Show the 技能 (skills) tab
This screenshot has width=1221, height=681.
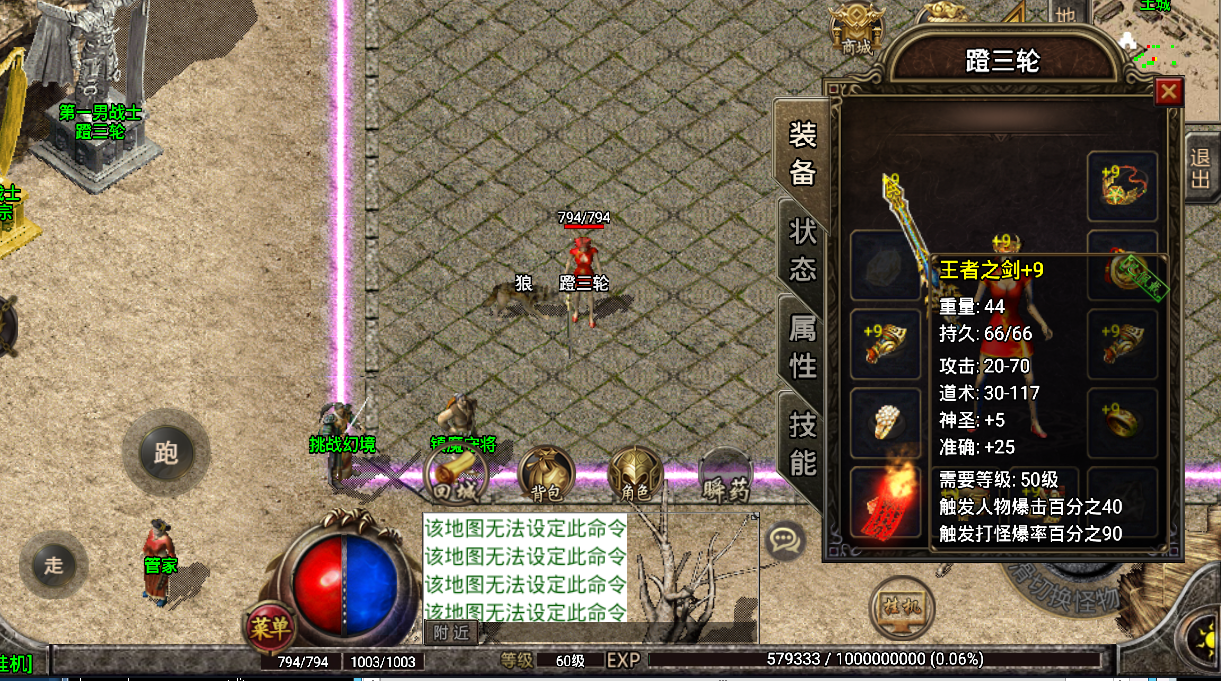click(803, 443)
